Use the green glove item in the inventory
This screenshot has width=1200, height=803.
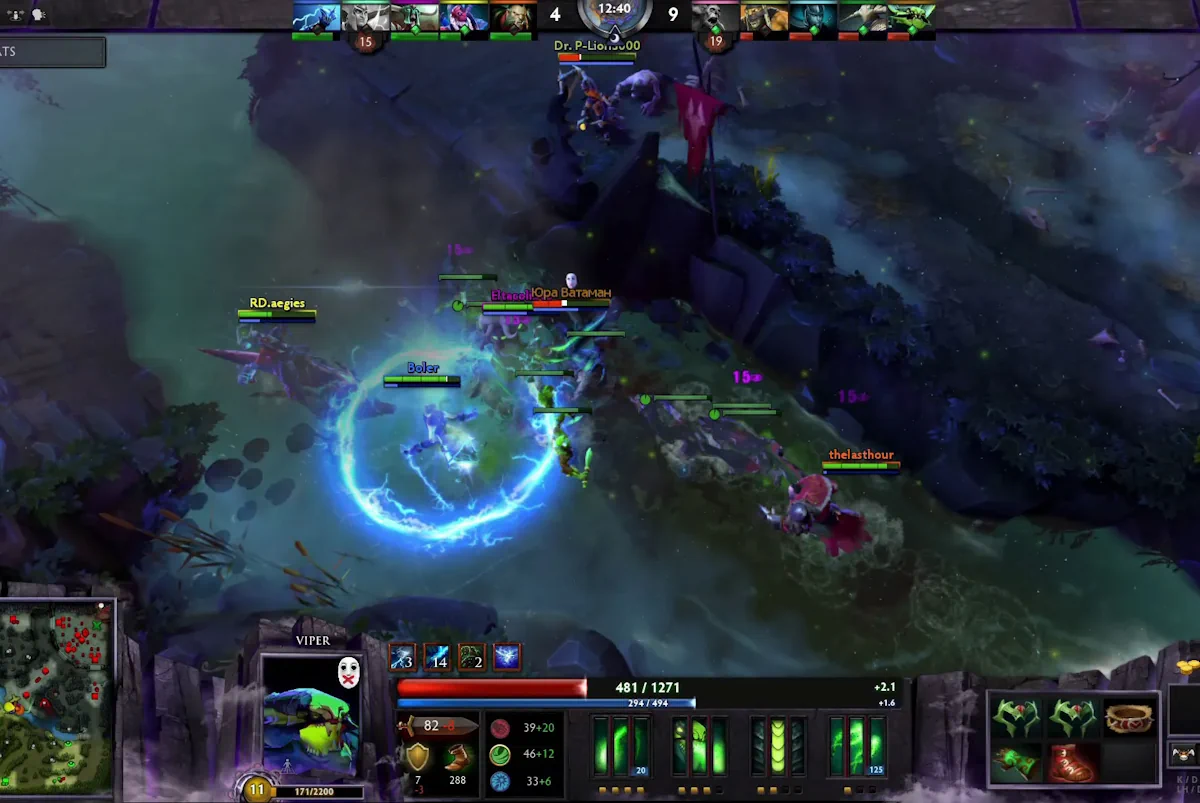[x=1016, y=762]
